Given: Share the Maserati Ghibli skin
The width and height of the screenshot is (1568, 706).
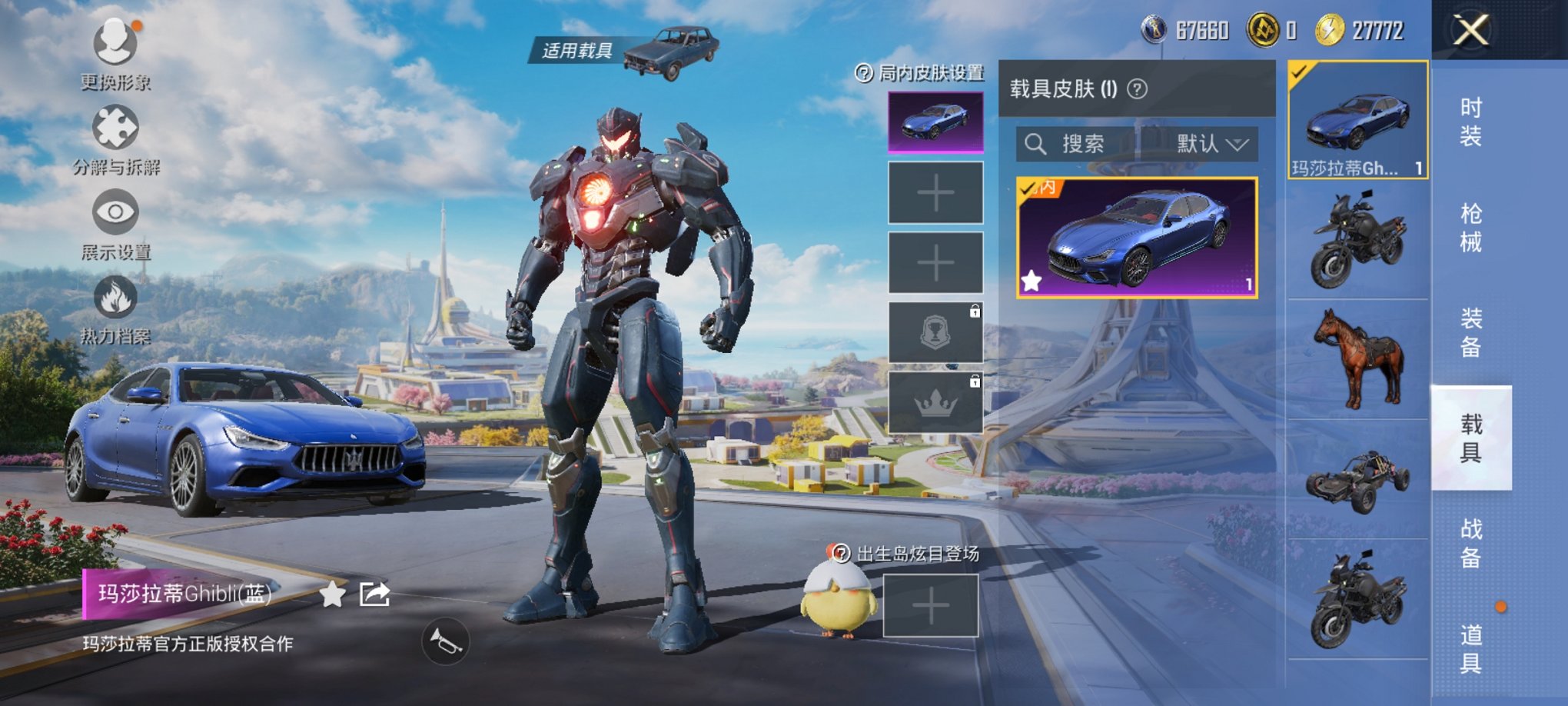Looking at the screenshot, I should [375, 594].
